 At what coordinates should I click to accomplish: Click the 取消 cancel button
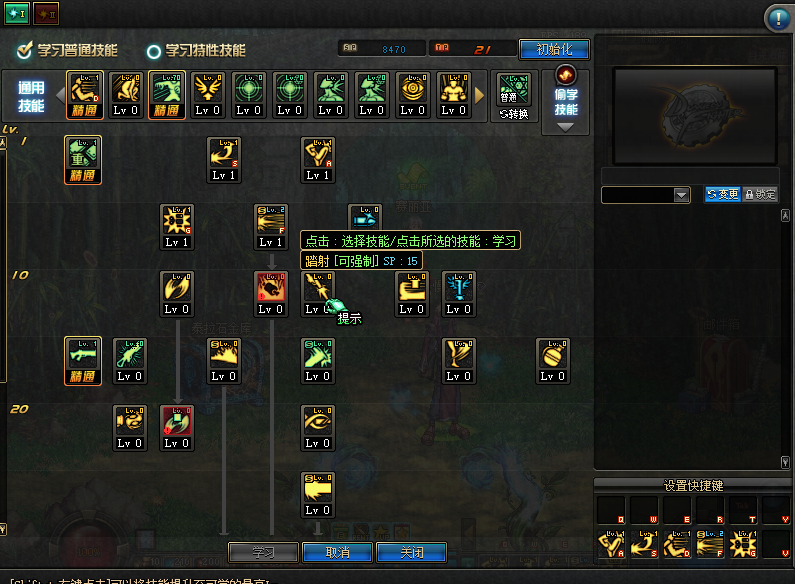point(338,552)
